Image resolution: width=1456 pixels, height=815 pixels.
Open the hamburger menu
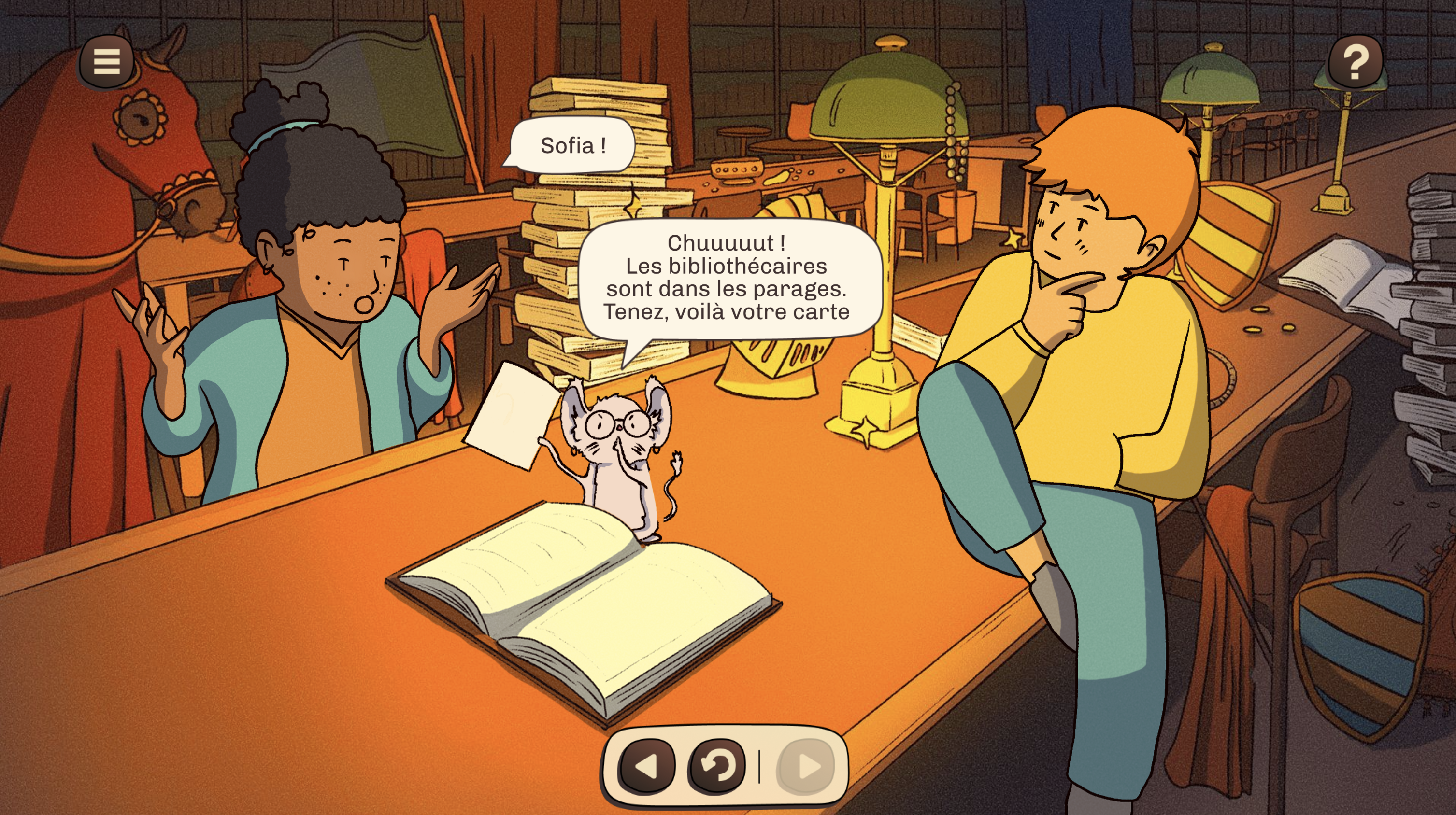(106, 61)
